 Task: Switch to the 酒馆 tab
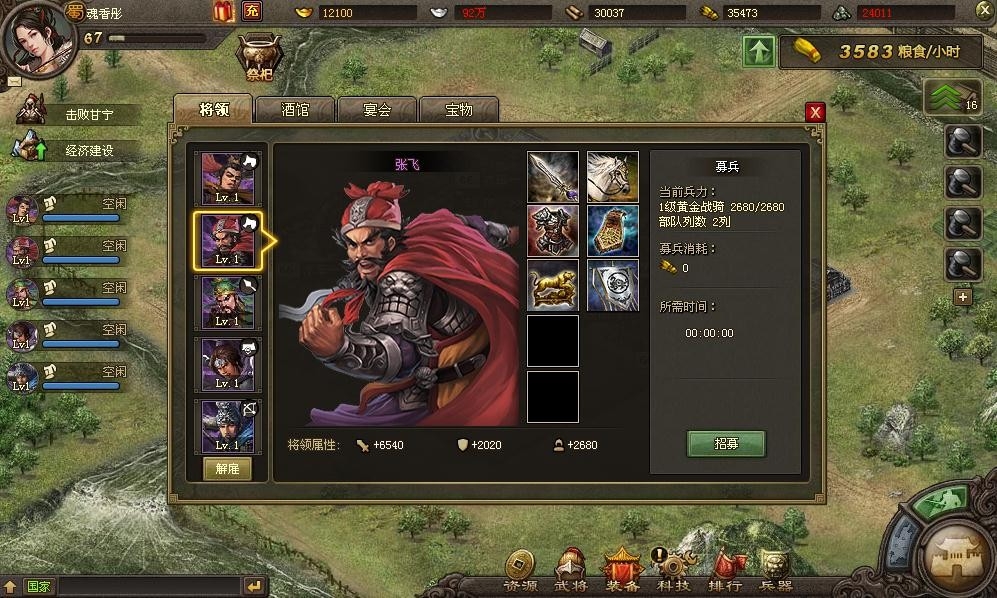click(x=295, y=110)
